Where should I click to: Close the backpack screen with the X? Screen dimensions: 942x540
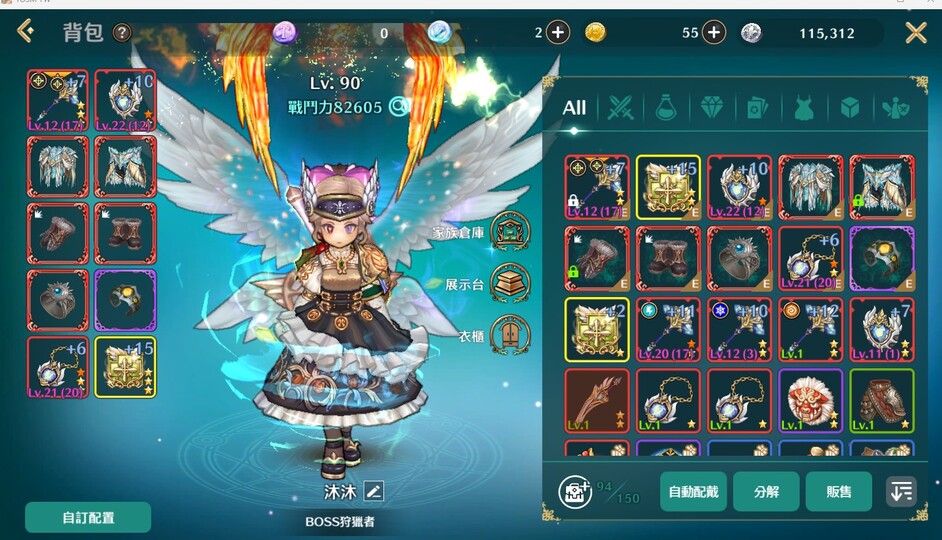point(916,33)
